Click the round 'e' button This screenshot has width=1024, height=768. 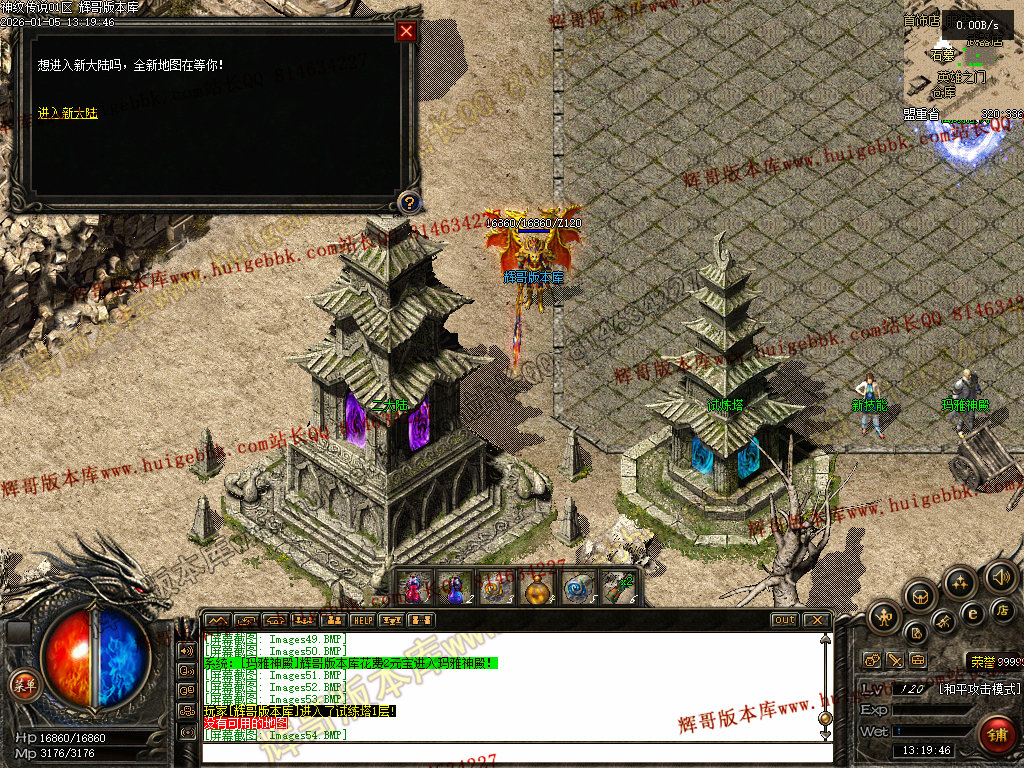972,613
